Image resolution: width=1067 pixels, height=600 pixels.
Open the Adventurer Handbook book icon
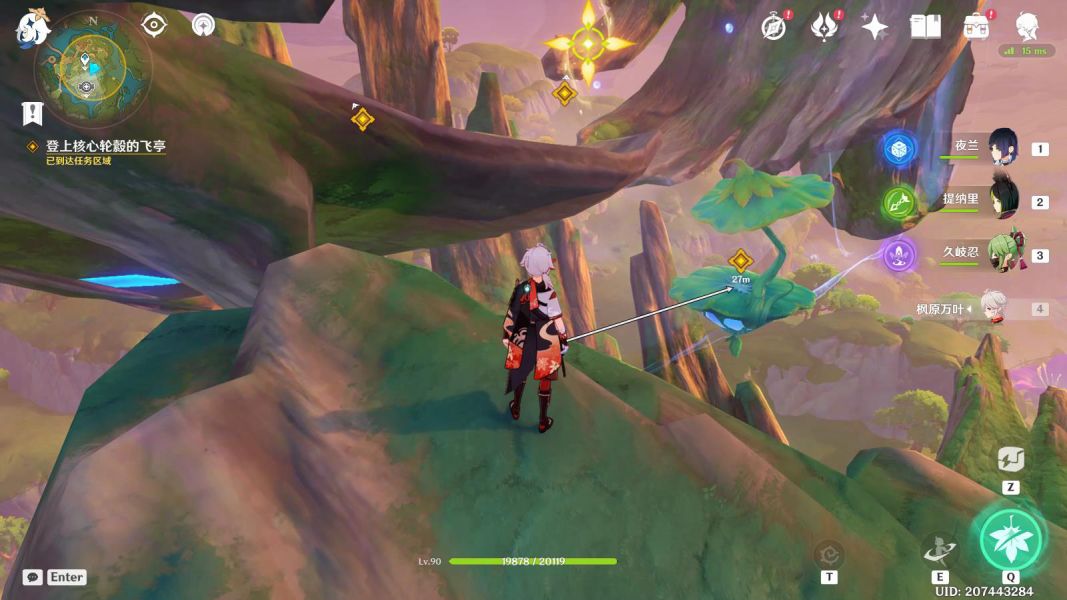point(925,27)
